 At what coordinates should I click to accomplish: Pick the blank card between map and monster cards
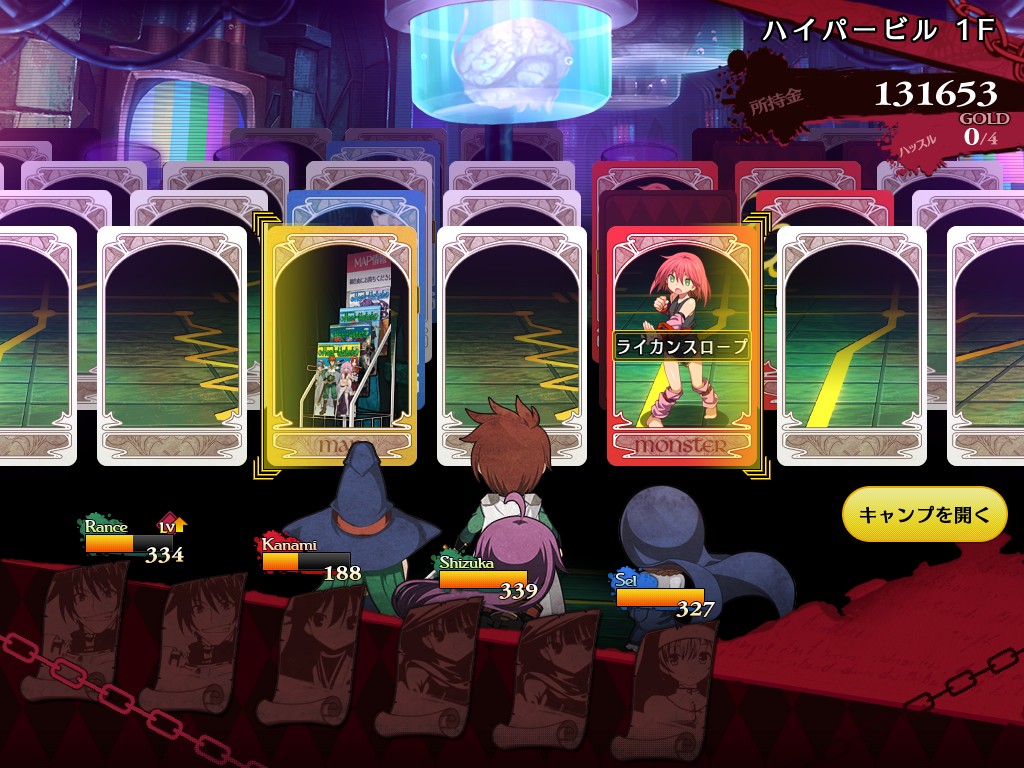[512, 345]
